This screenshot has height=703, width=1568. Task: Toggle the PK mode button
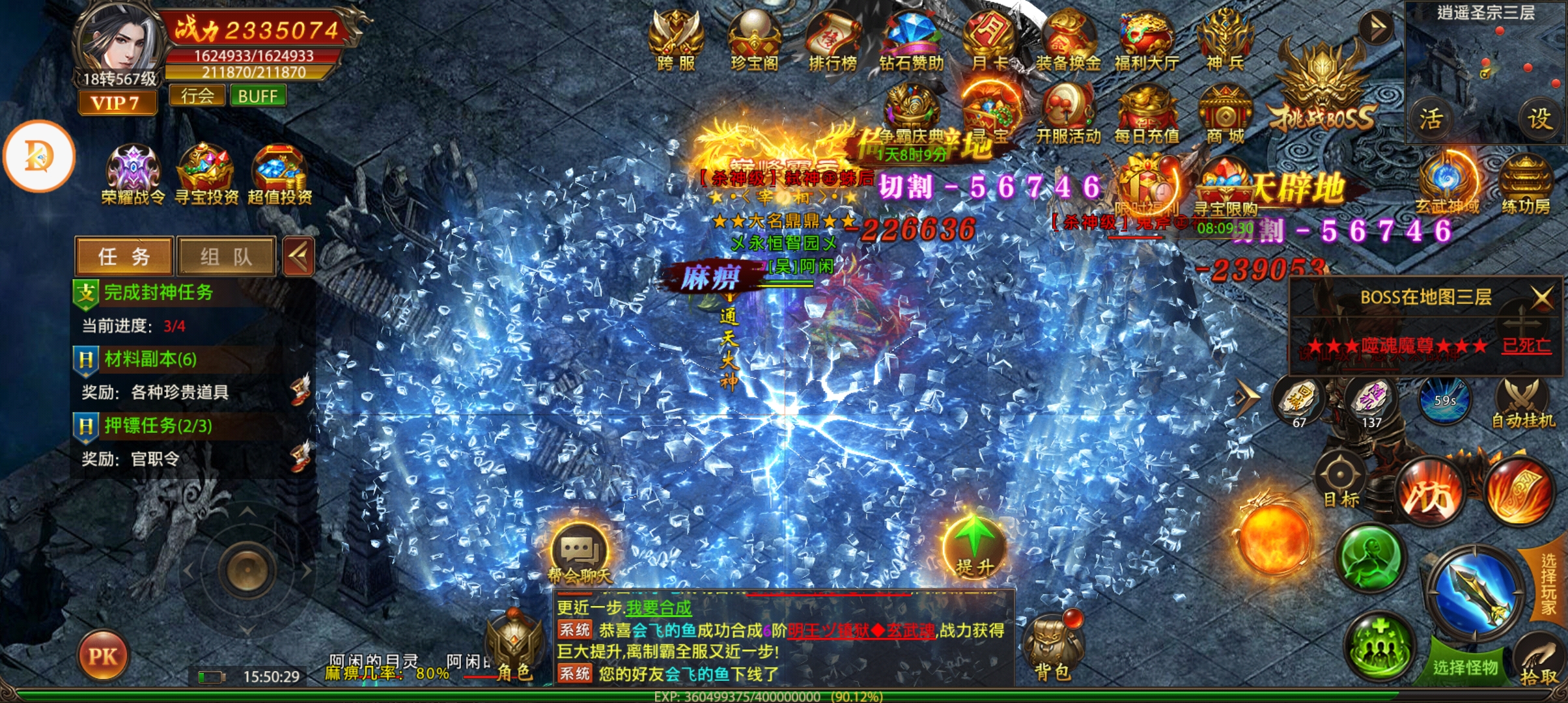(x=103, y=655)
